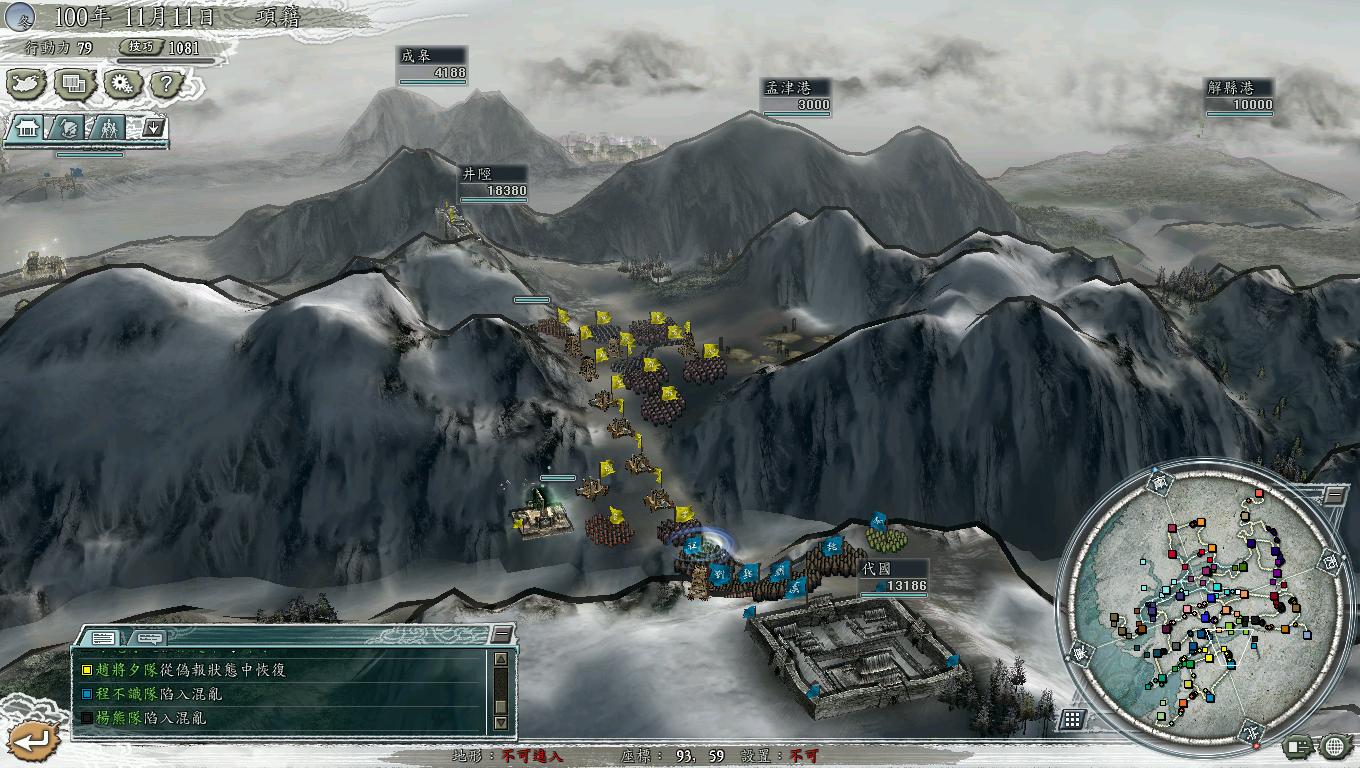Select the speech bubble log tab
Screen dimensions: 1360x768
click(149, 637)
